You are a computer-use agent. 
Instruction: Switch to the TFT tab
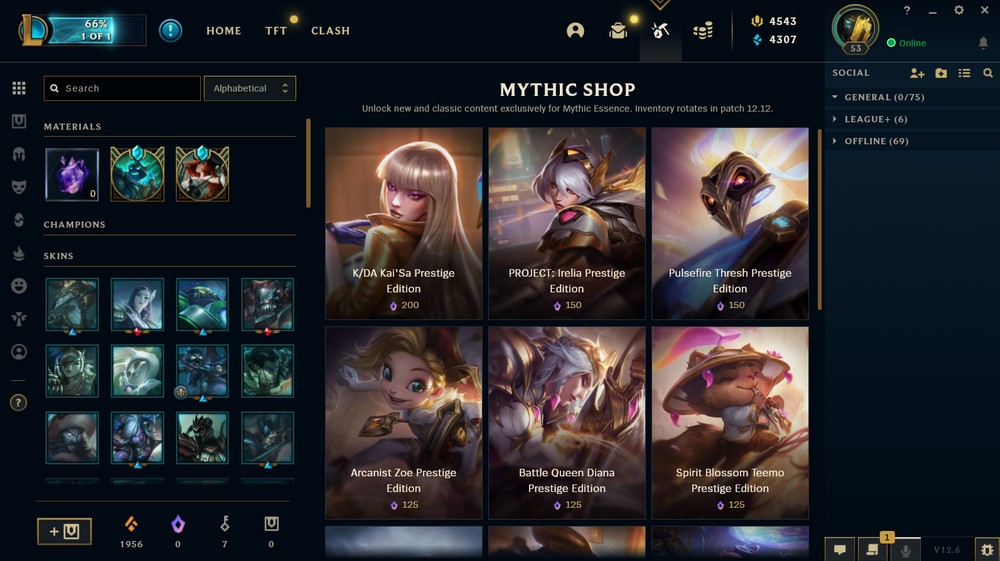(276, 31)
